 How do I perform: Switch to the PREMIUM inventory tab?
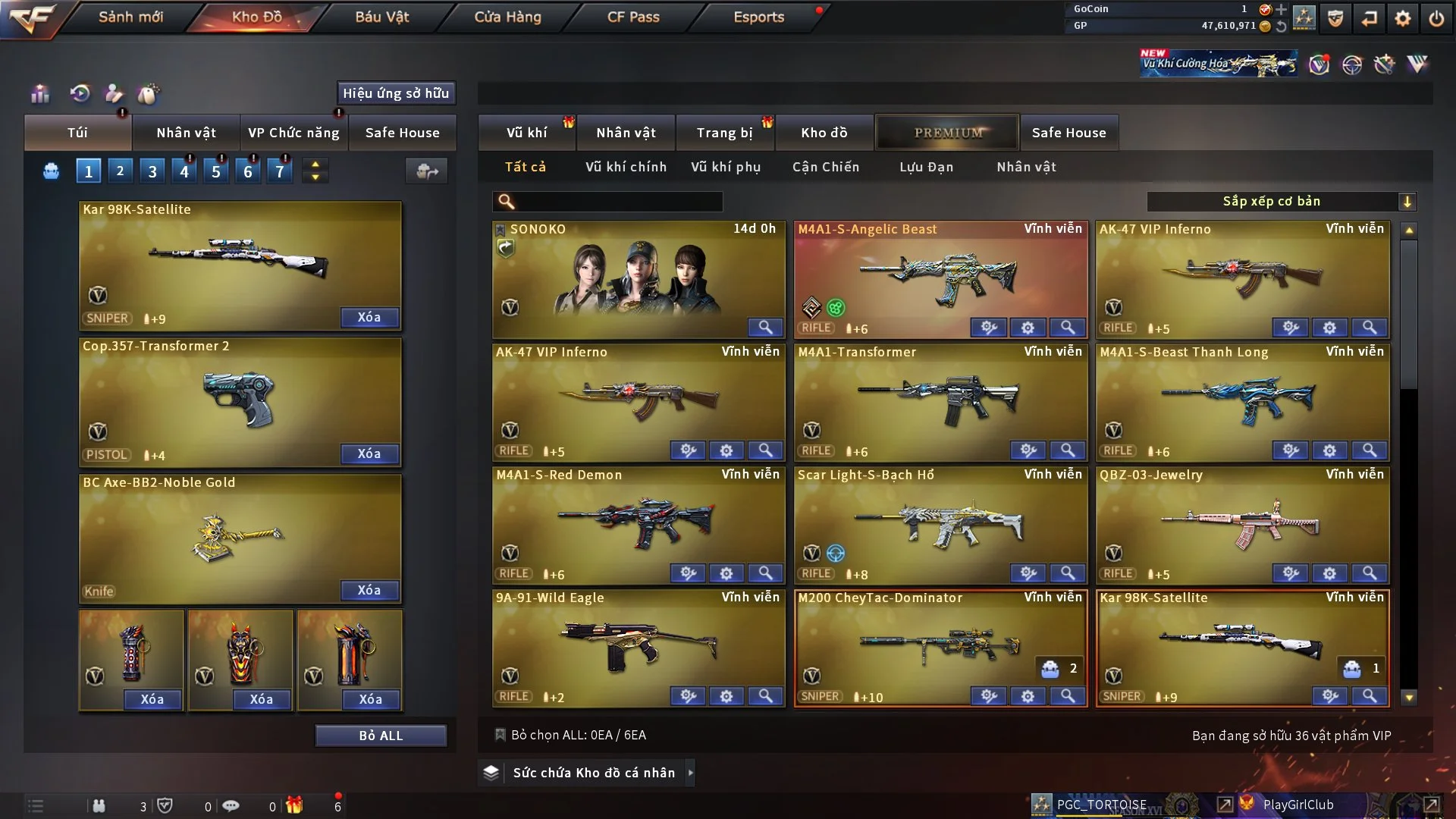[948, 133]
